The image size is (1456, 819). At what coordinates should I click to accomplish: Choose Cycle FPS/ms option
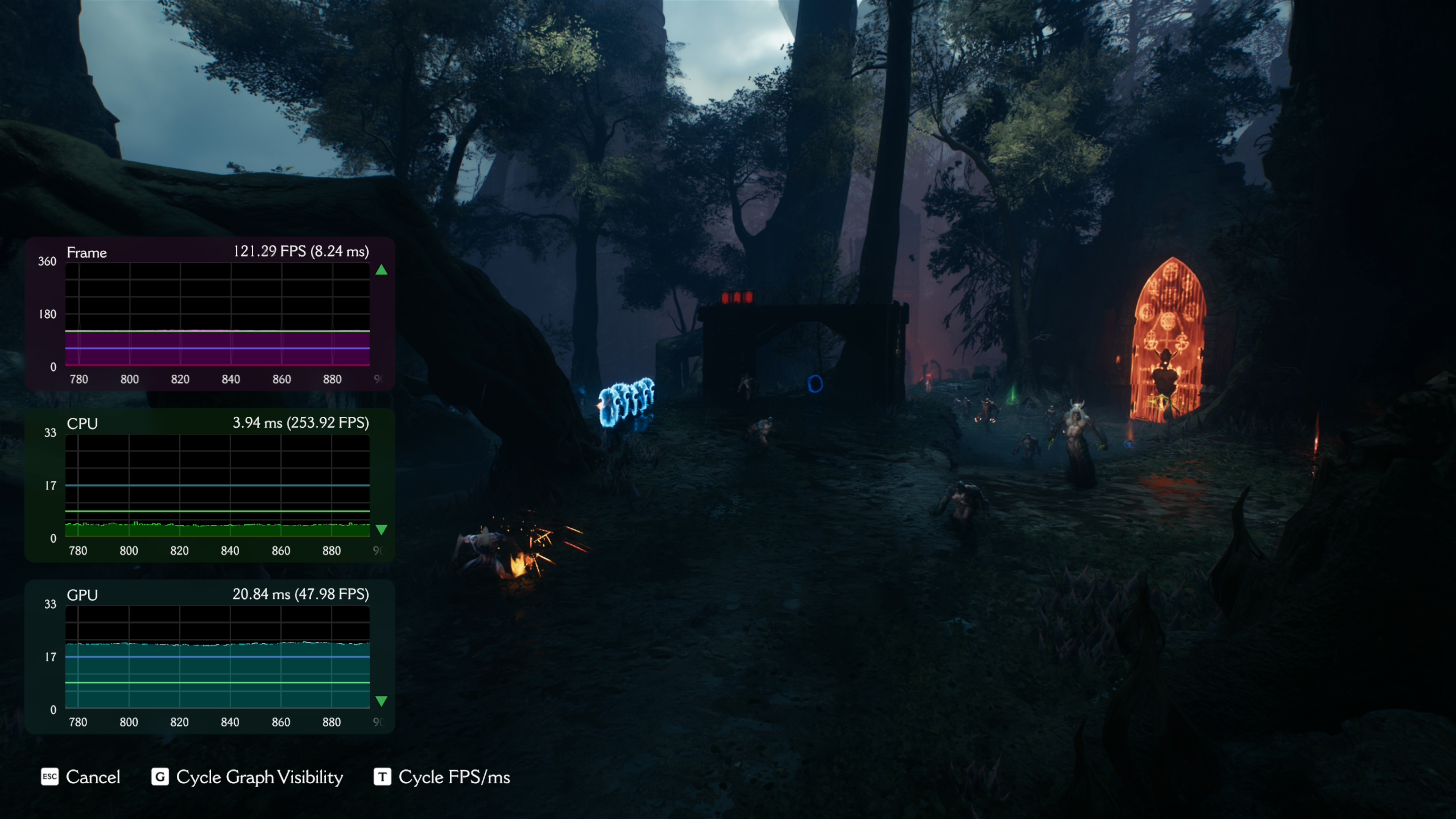(442, 777)
